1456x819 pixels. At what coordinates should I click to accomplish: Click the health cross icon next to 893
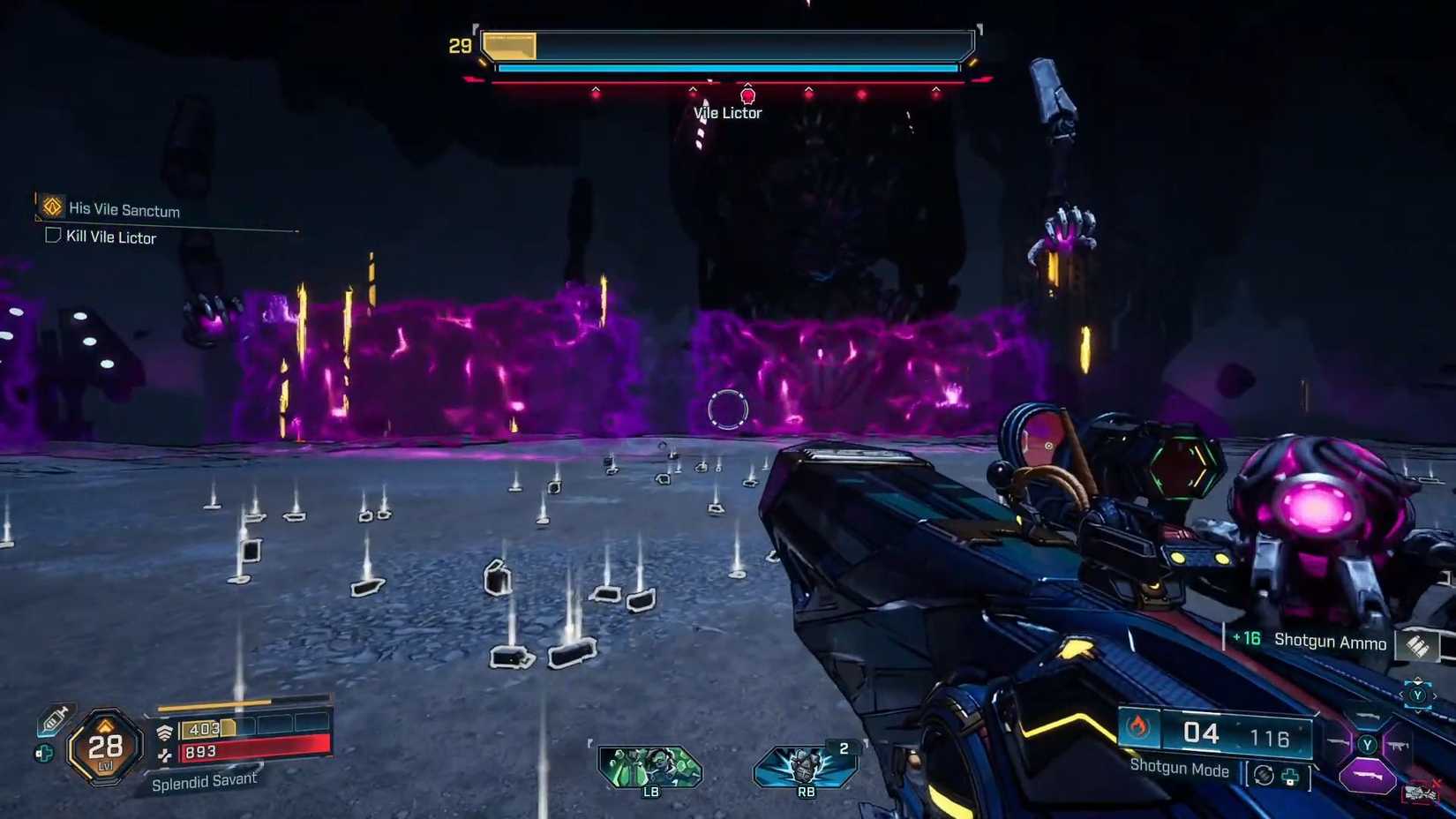[x=165, y=755]
